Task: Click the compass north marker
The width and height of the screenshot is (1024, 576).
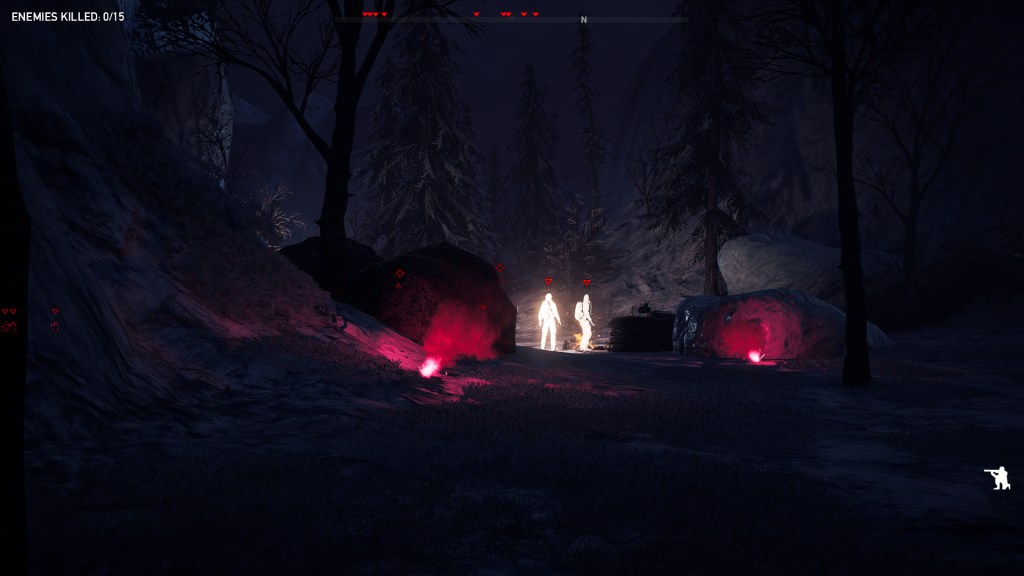Action: (x=583, y=20)
